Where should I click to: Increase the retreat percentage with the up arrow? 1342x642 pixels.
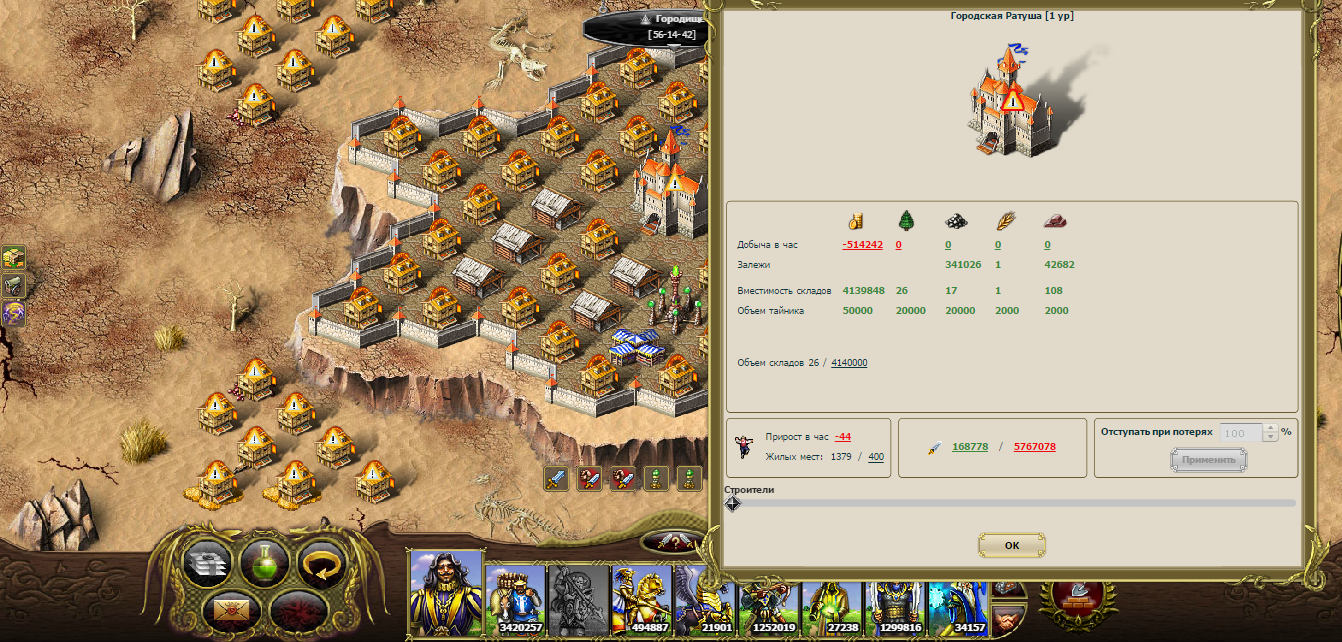(1271, 429)
